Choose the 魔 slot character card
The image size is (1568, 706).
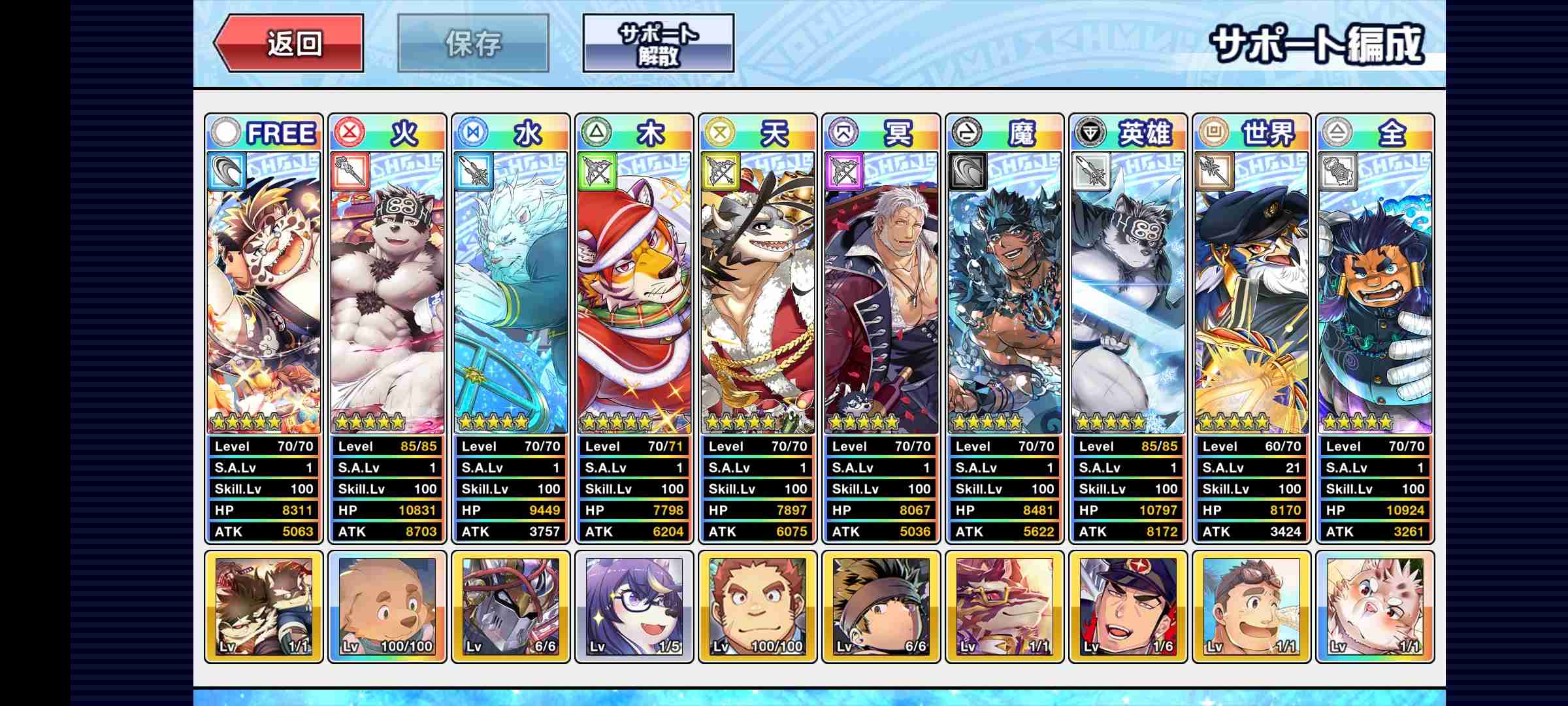click(1005, 294)
